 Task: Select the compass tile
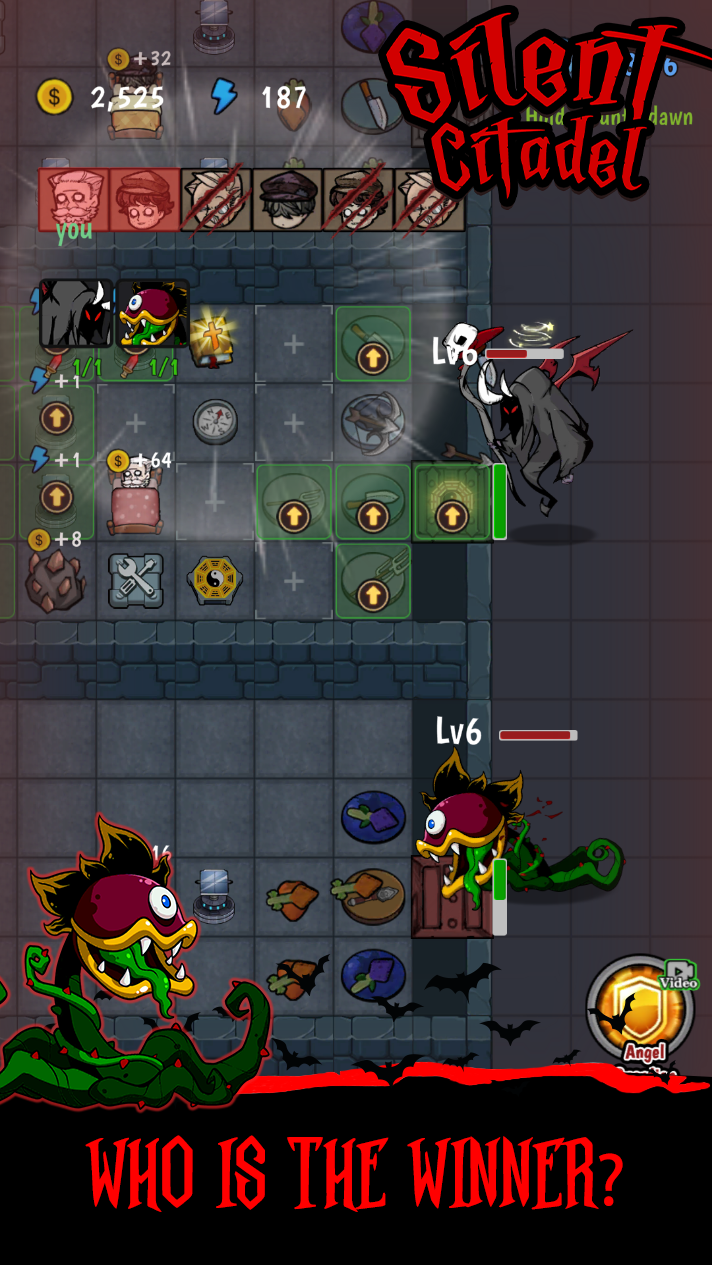click(214, 420)
